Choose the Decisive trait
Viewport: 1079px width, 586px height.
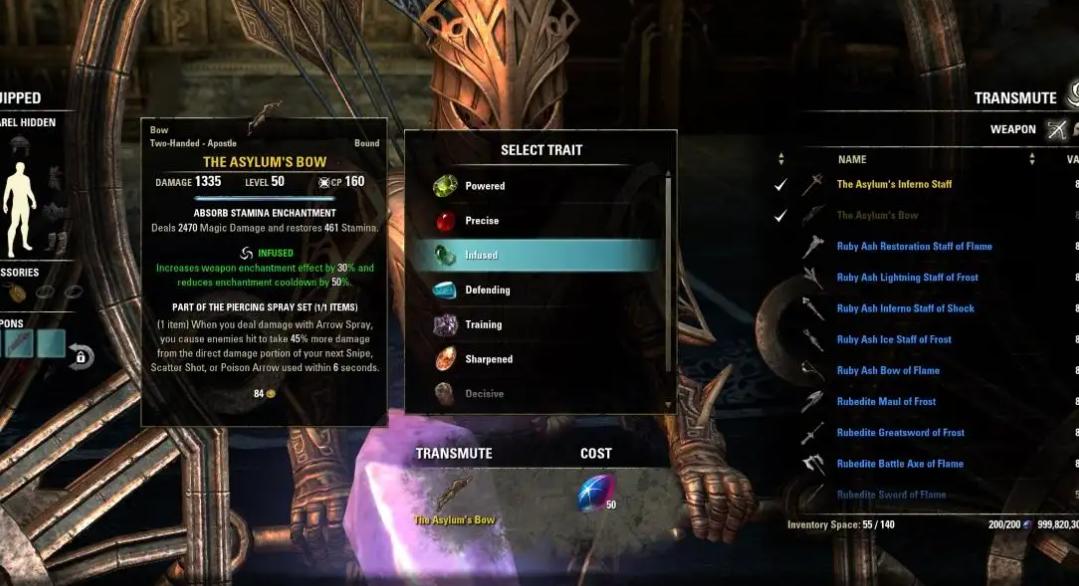point(484,394)
